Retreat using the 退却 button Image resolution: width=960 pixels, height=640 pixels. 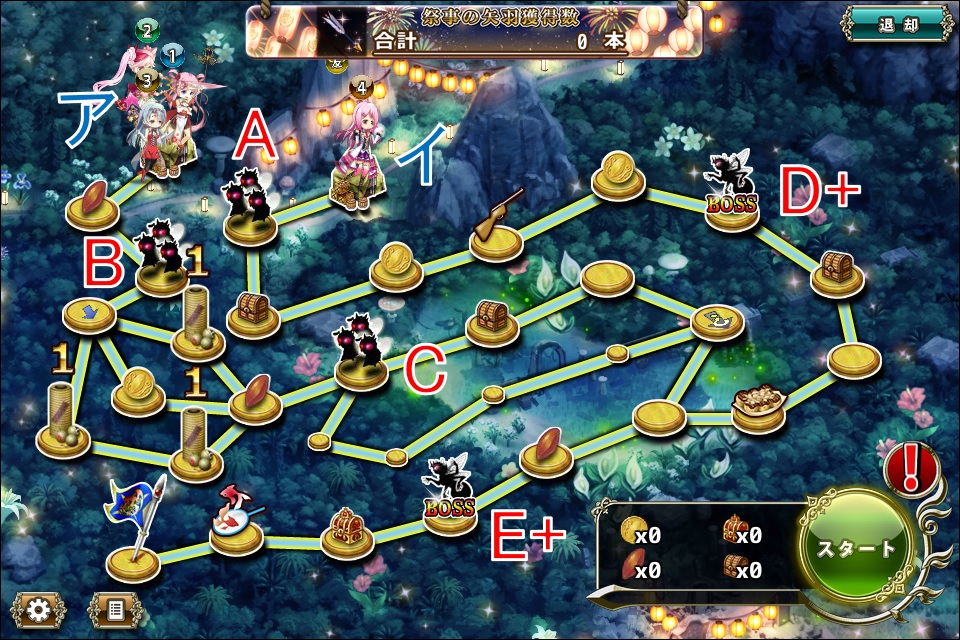click(x=897, y=25)
